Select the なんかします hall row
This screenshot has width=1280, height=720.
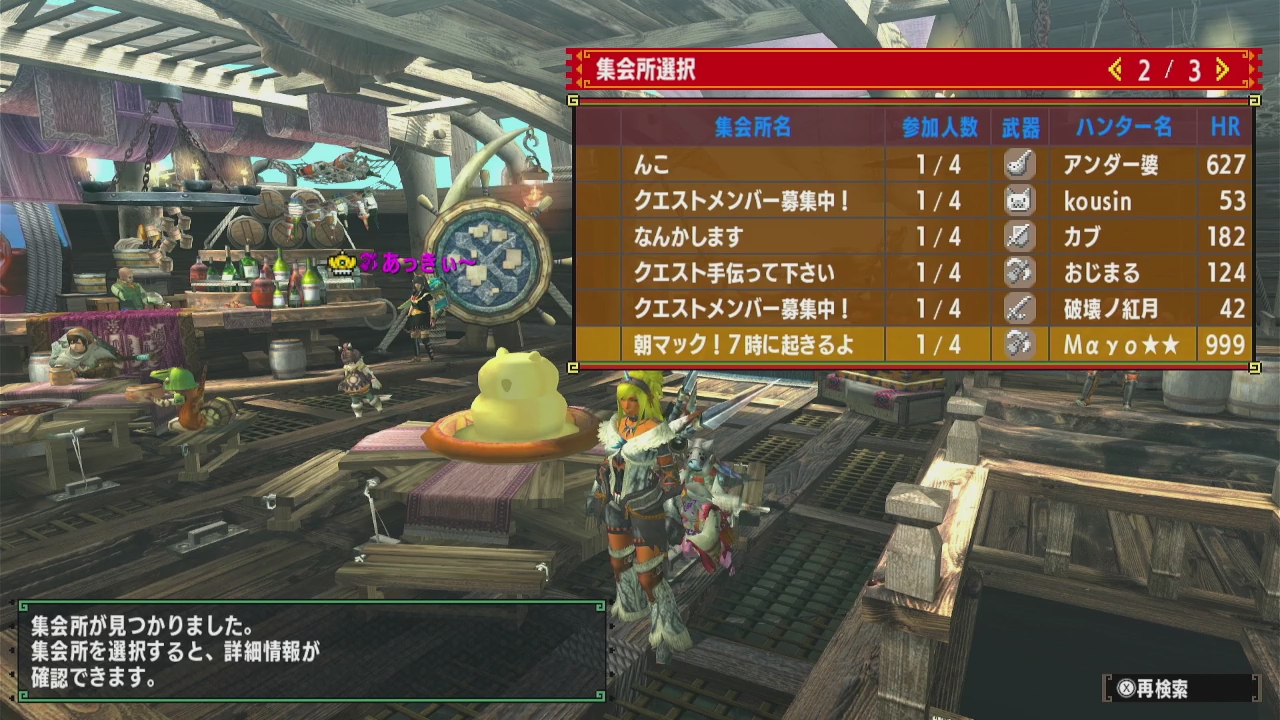click(913, 237)
